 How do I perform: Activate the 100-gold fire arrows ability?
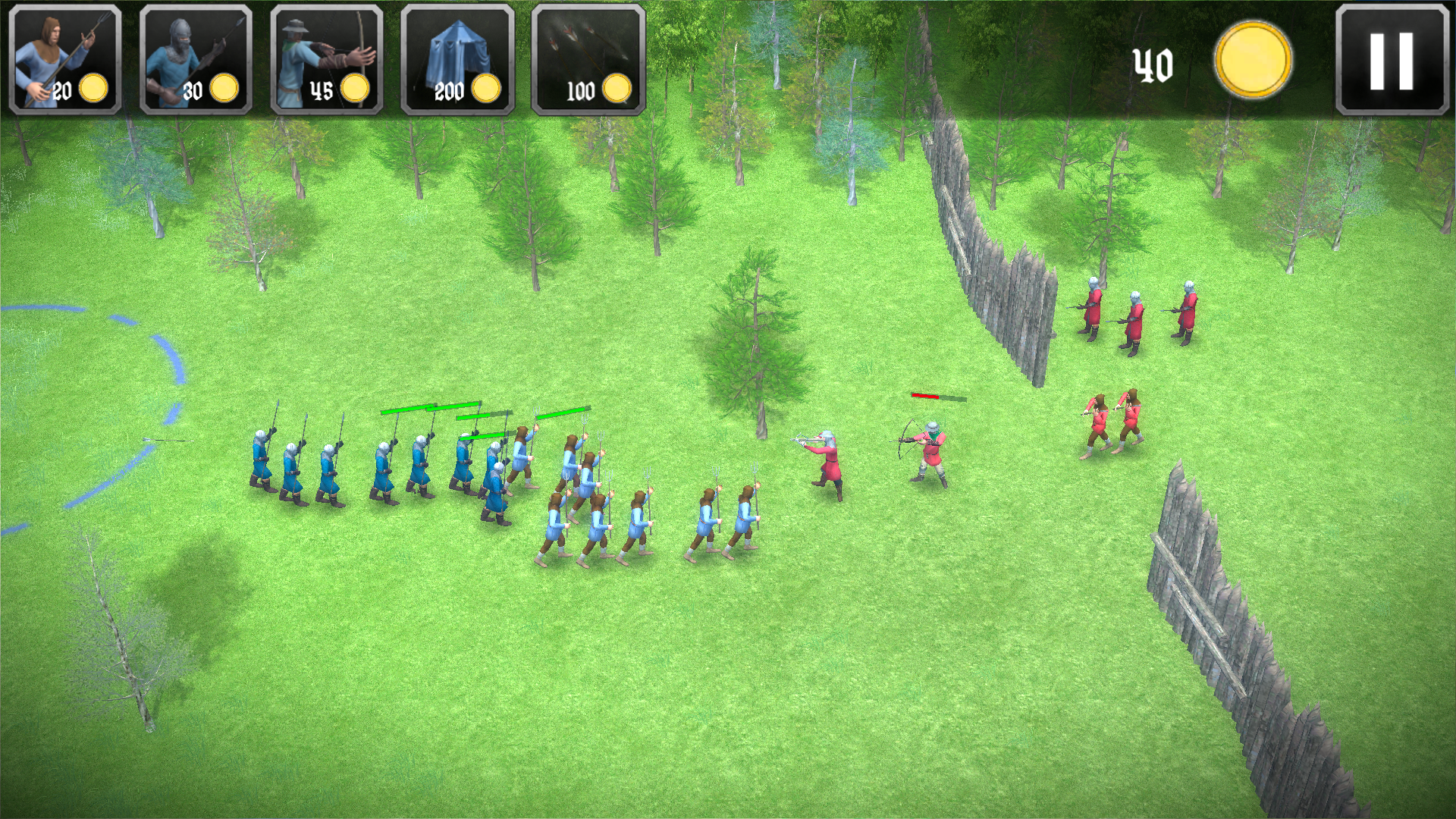(x=588, y=60)
